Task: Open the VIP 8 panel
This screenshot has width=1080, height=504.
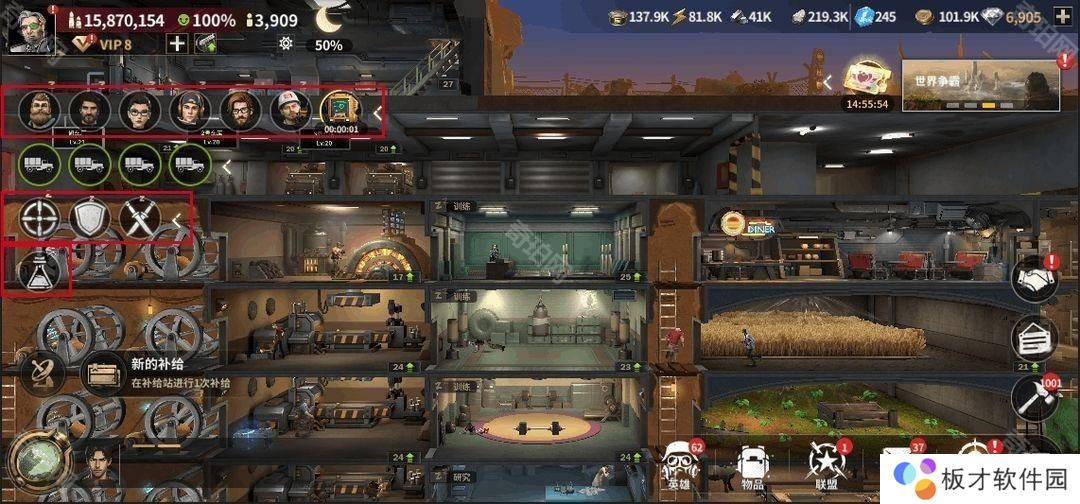Action: pos(105,44)
